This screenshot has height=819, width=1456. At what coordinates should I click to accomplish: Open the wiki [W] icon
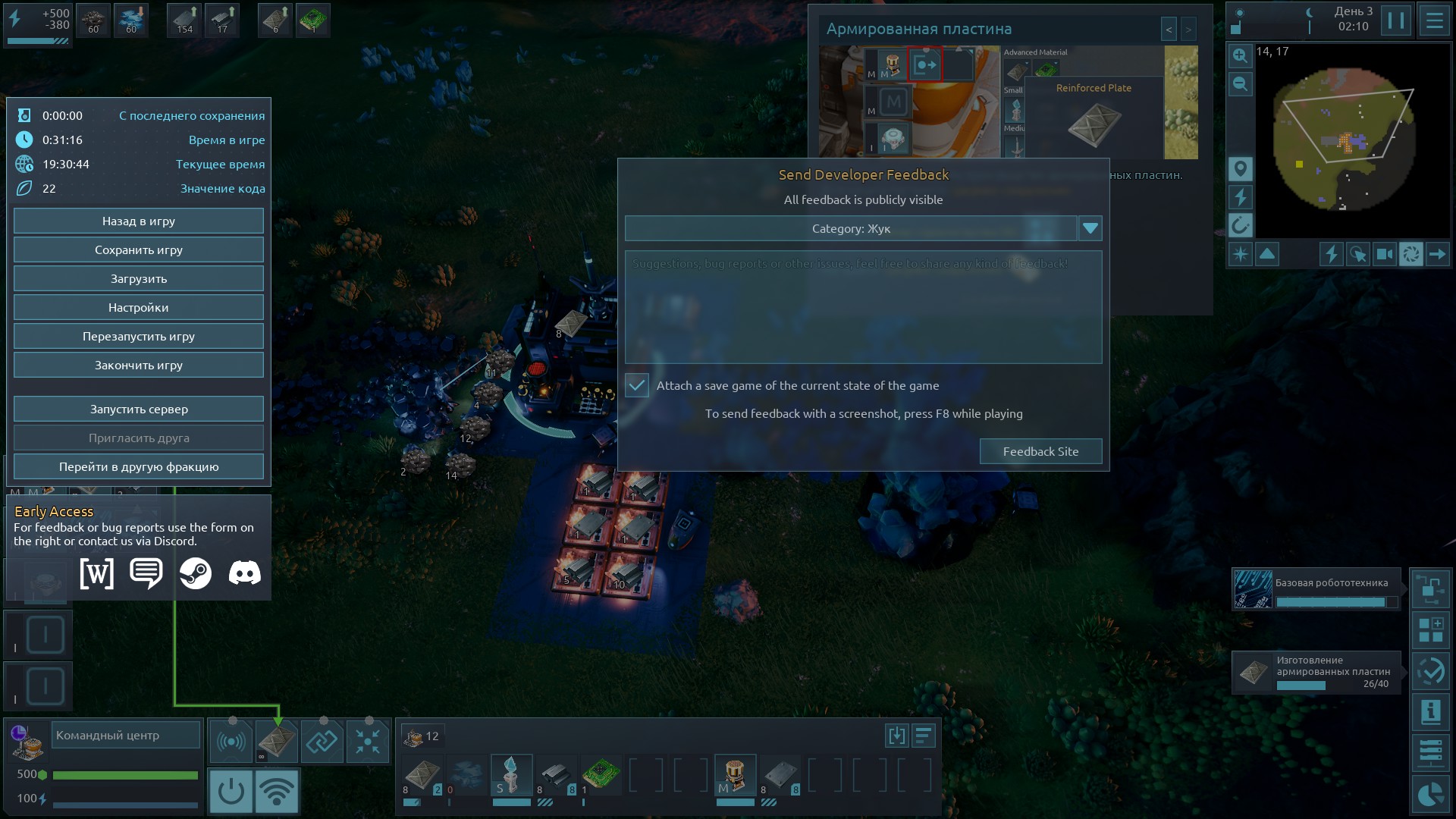[x=97, y=573]
